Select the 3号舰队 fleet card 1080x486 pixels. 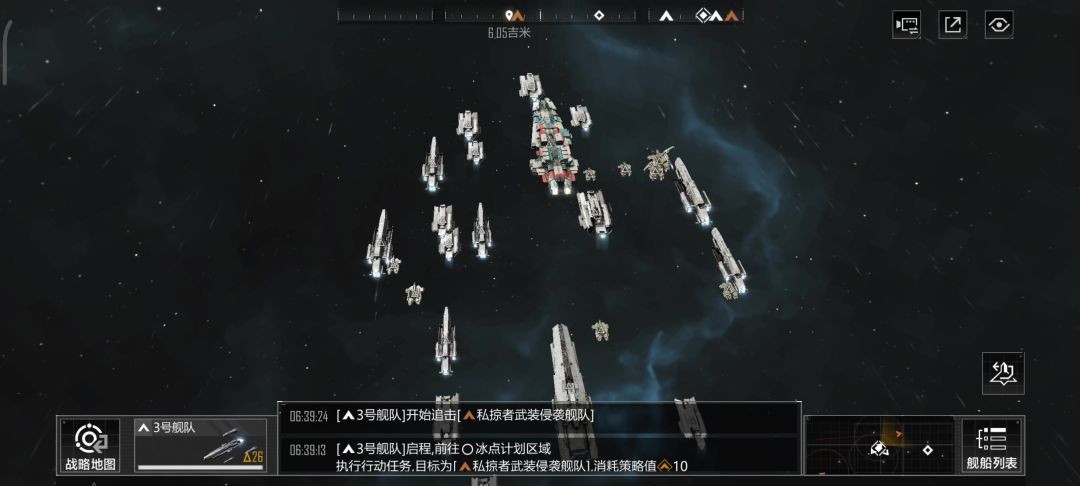[x=201, y=445]
